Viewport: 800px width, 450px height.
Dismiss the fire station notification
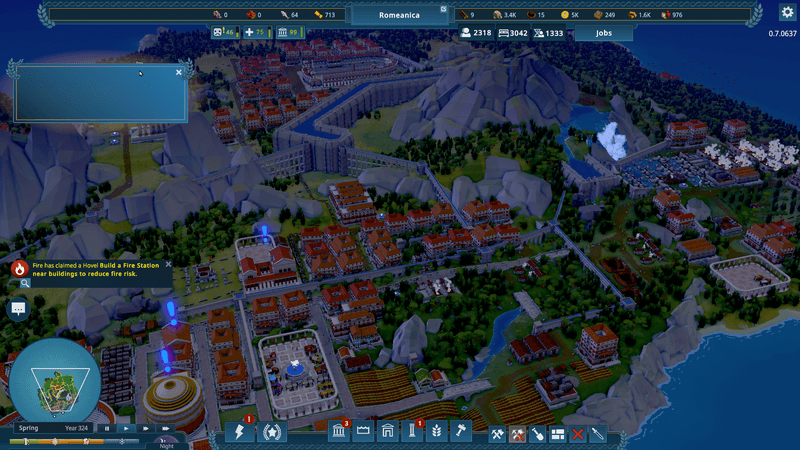168,264
